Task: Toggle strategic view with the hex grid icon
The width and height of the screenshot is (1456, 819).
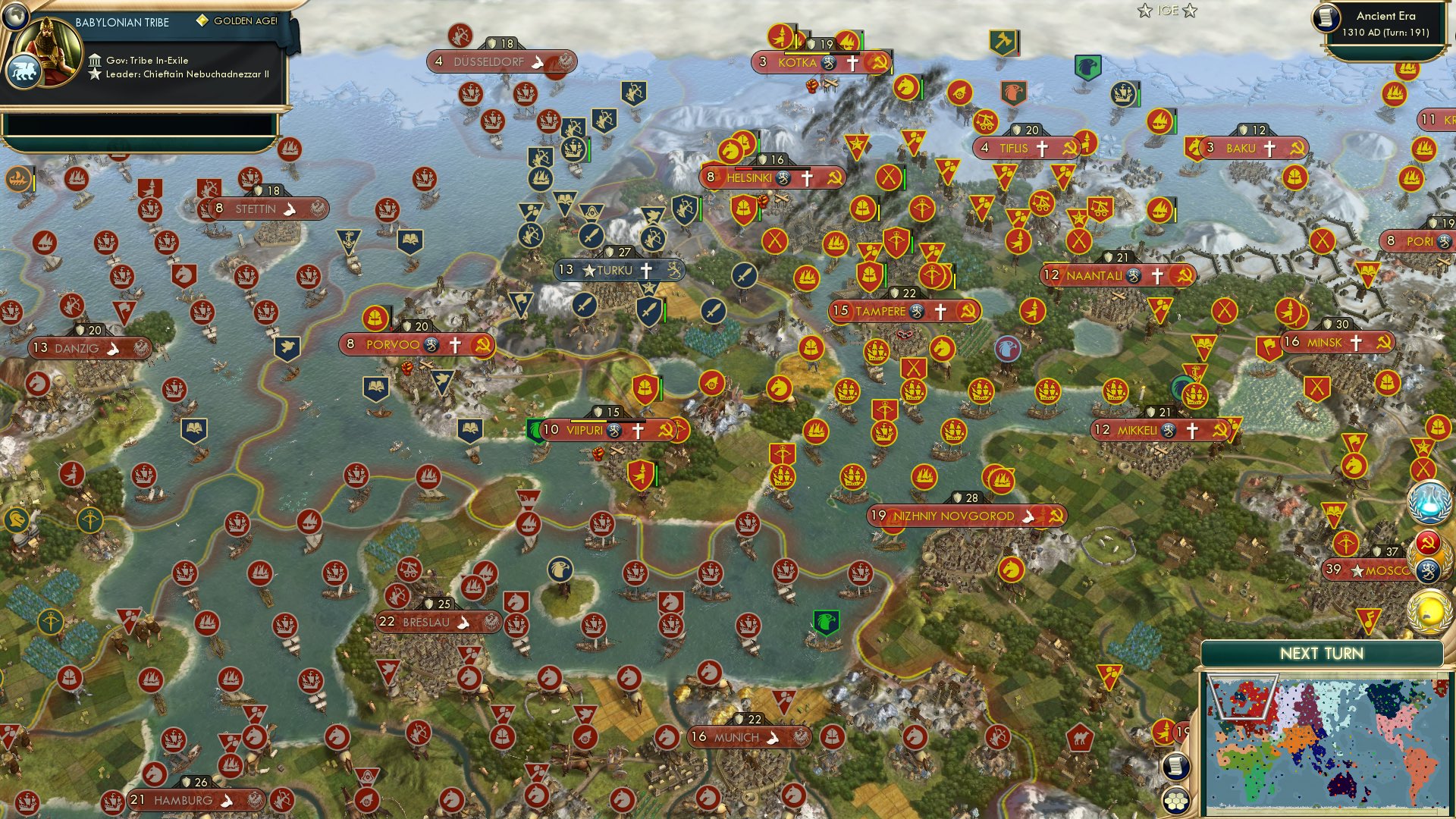Action: click(1178, 799)
